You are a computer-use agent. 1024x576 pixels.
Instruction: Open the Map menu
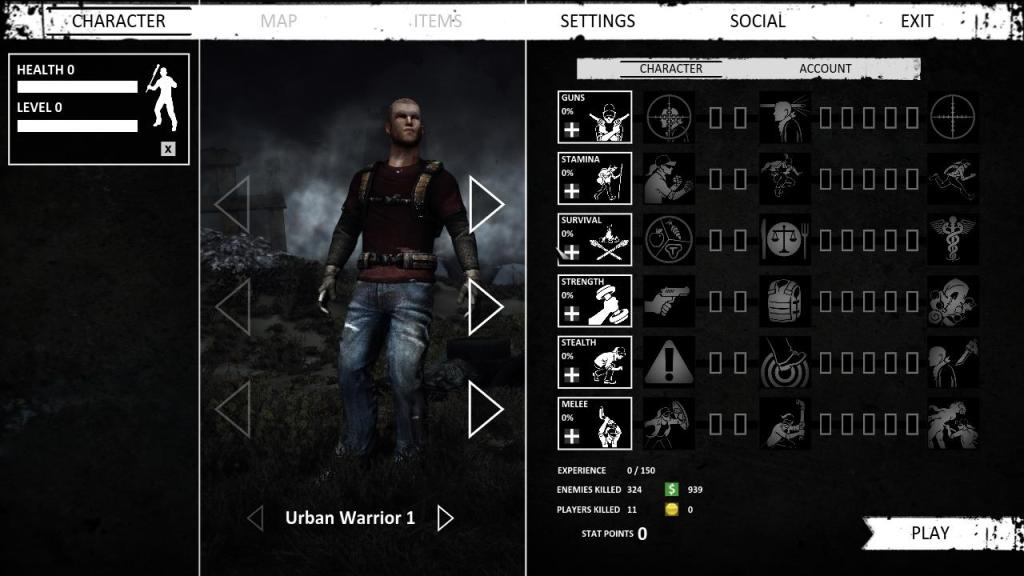[x=278, y=20]
